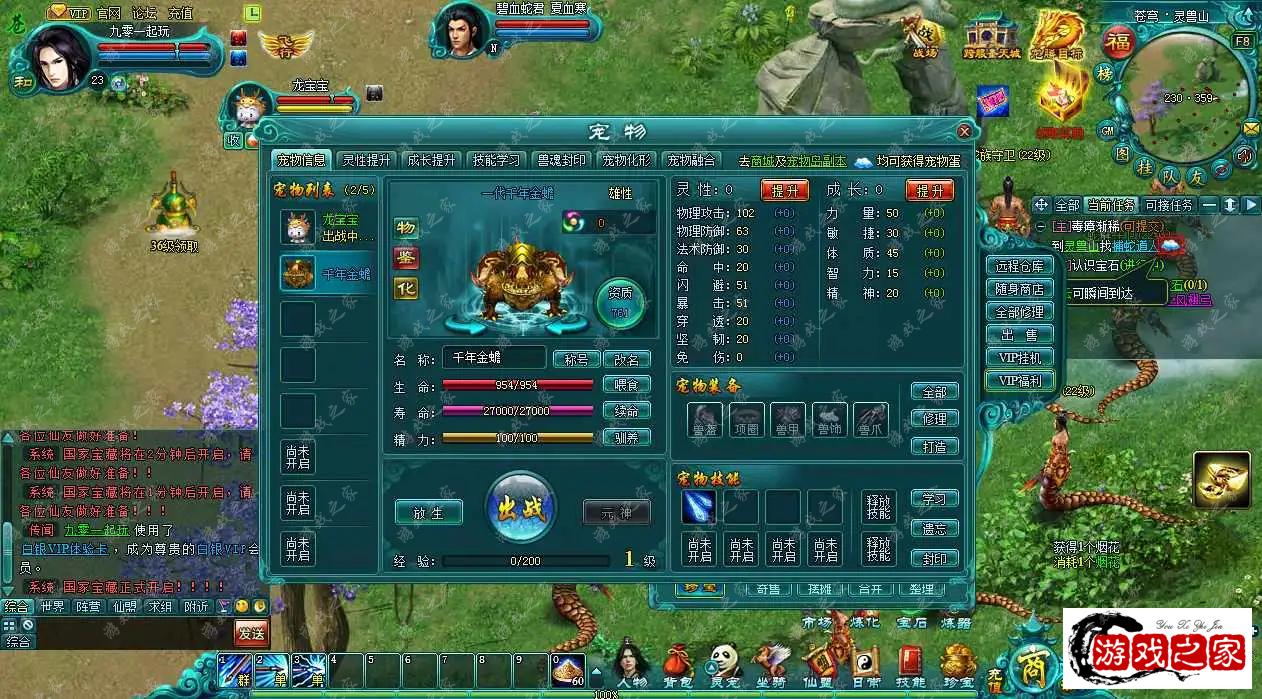This screenshot has height=699, width=1262.
Task: Switch to the 灵性提升 tab
Action: click(x=367, y=160)
